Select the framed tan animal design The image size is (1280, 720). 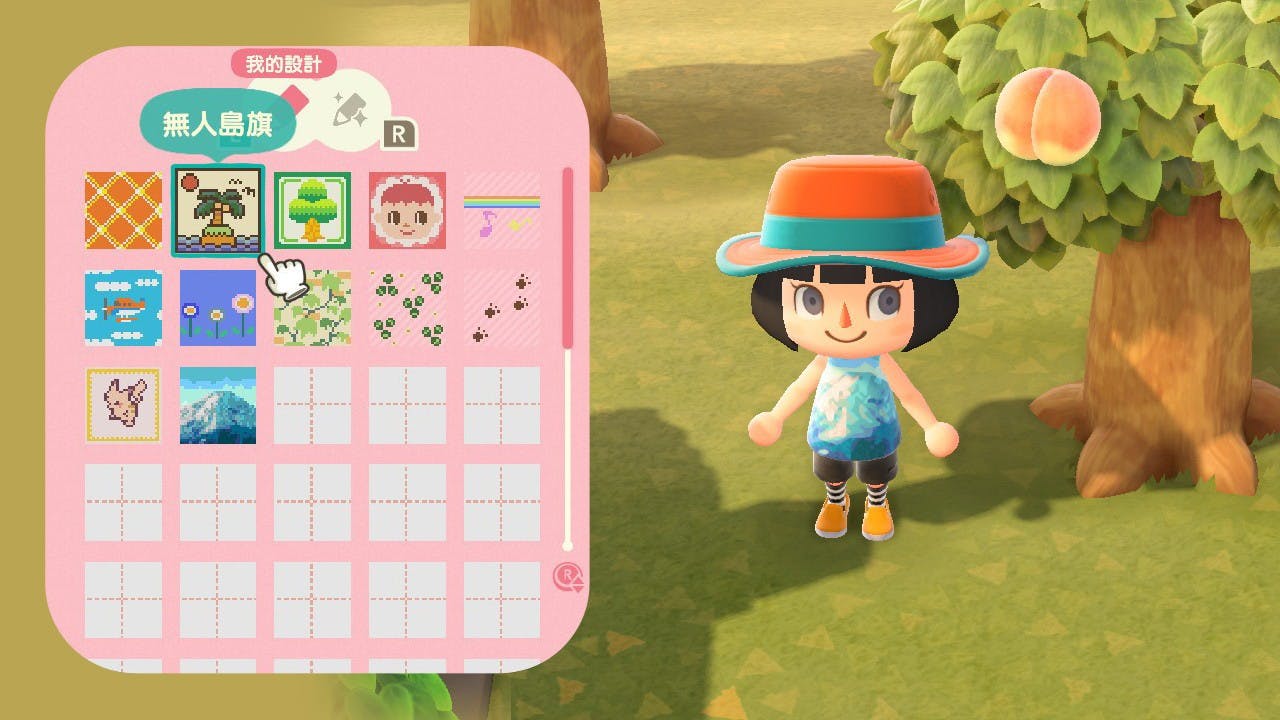coord(124,405)
